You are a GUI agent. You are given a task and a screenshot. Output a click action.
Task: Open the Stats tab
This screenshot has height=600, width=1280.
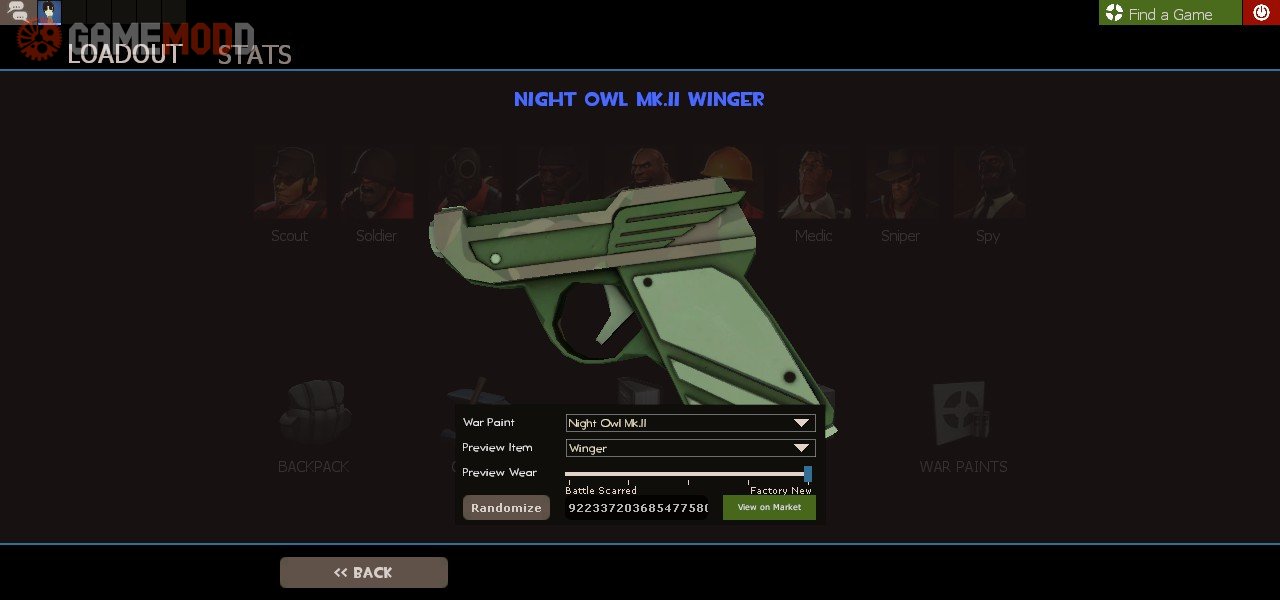(x=254, y=55)
